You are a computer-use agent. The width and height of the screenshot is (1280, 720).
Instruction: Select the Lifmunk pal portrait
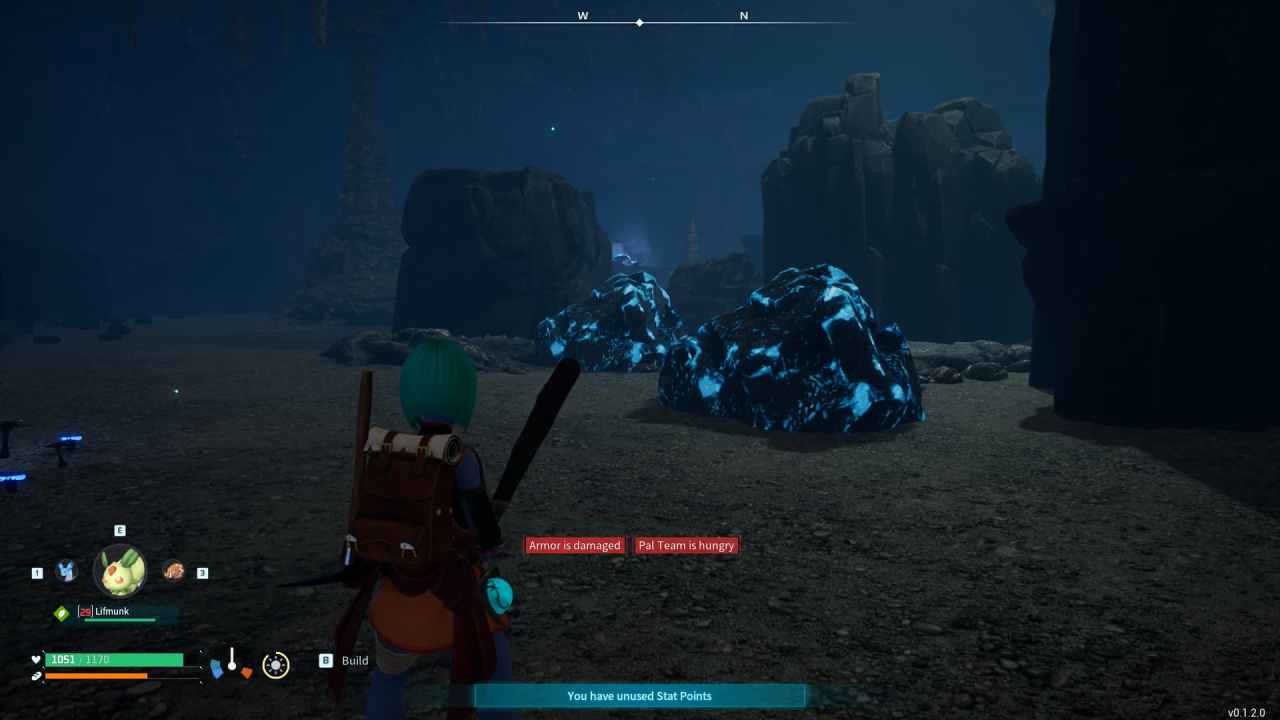(x=120, y=571)
